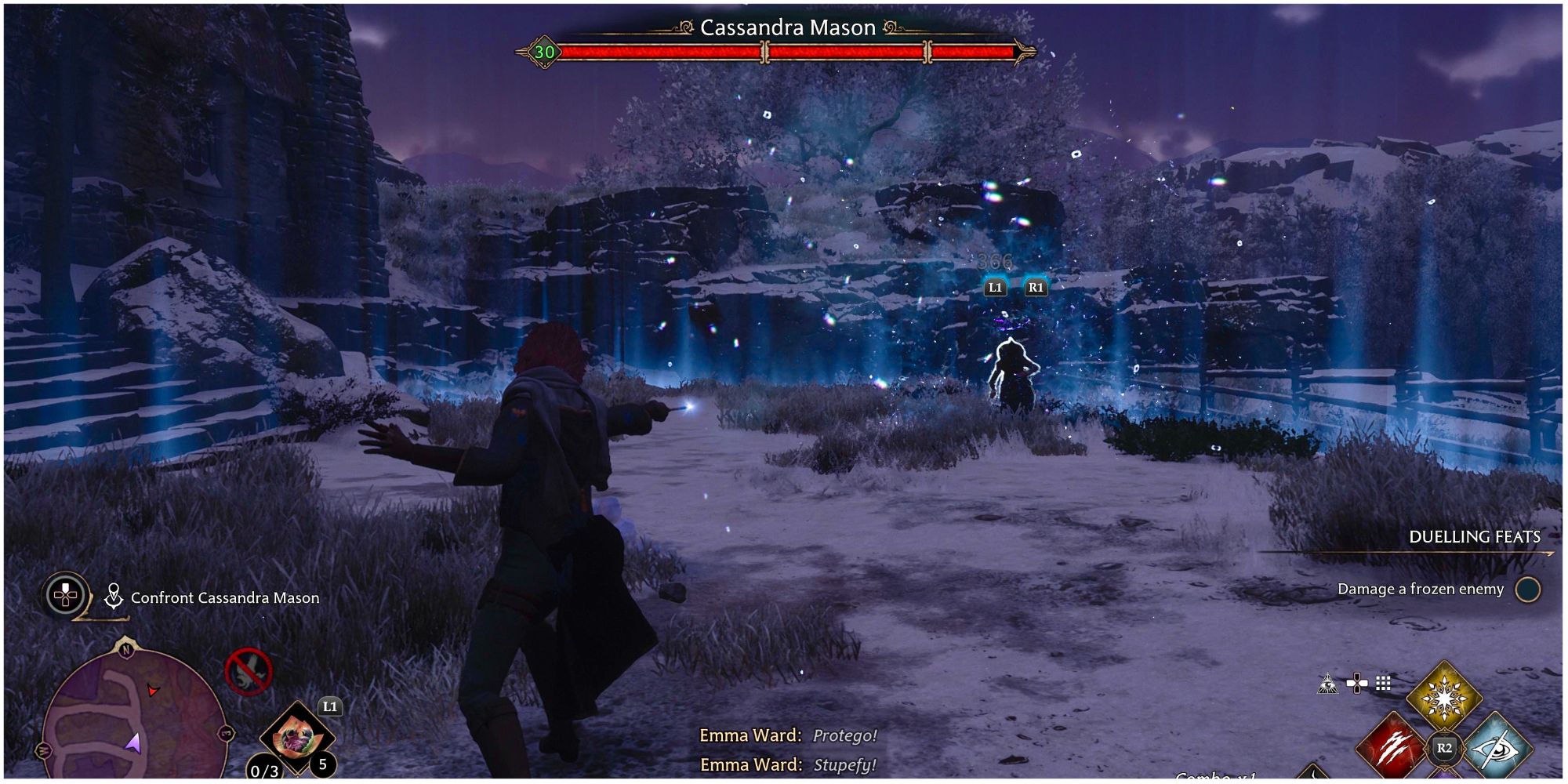Screen dimensions: 1568x784
Task: Select the crossed-eye Disillusionment spell icon
Action: (x=1498, y=751)
